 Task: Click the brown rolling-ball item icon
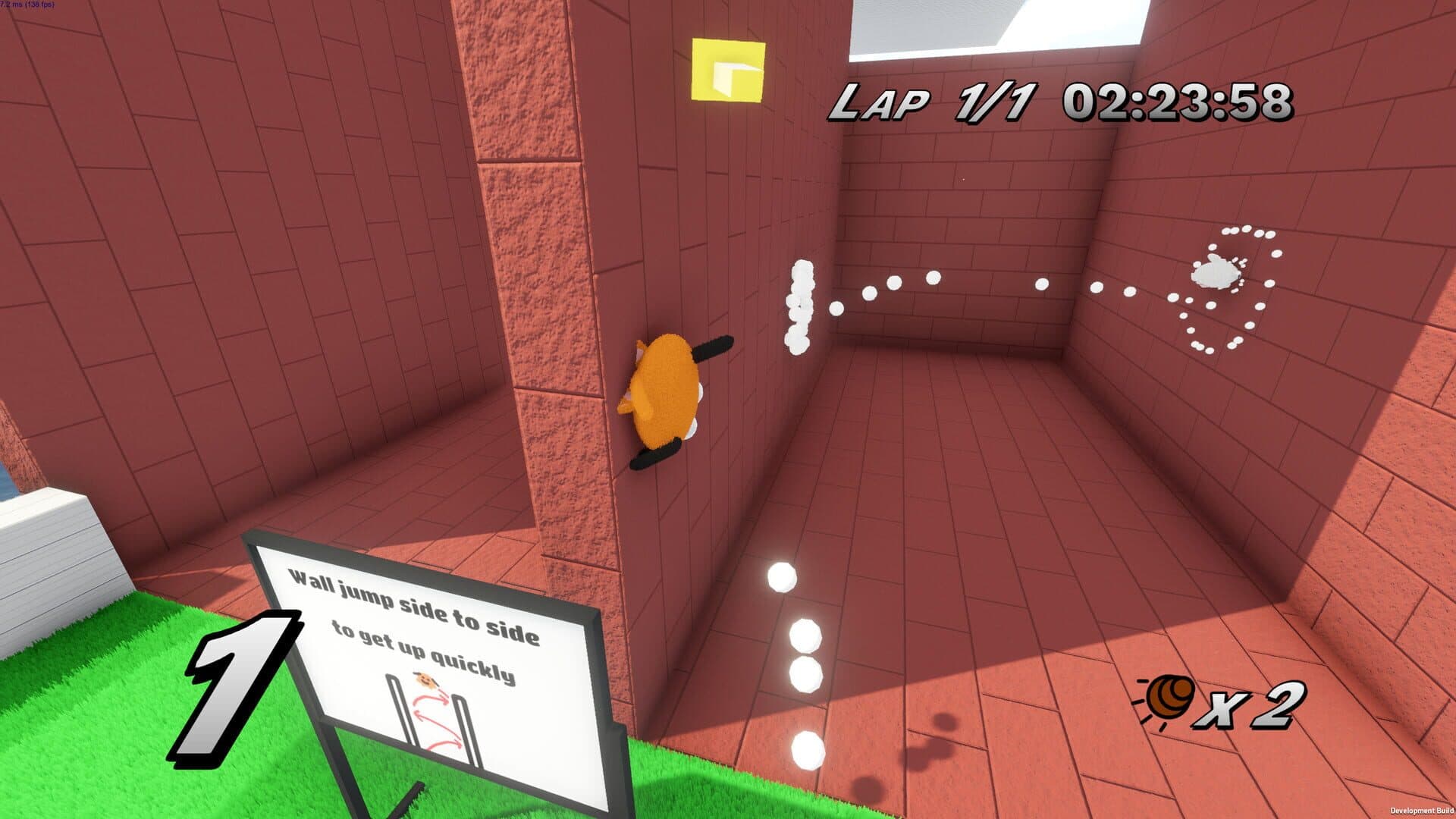1169,699
